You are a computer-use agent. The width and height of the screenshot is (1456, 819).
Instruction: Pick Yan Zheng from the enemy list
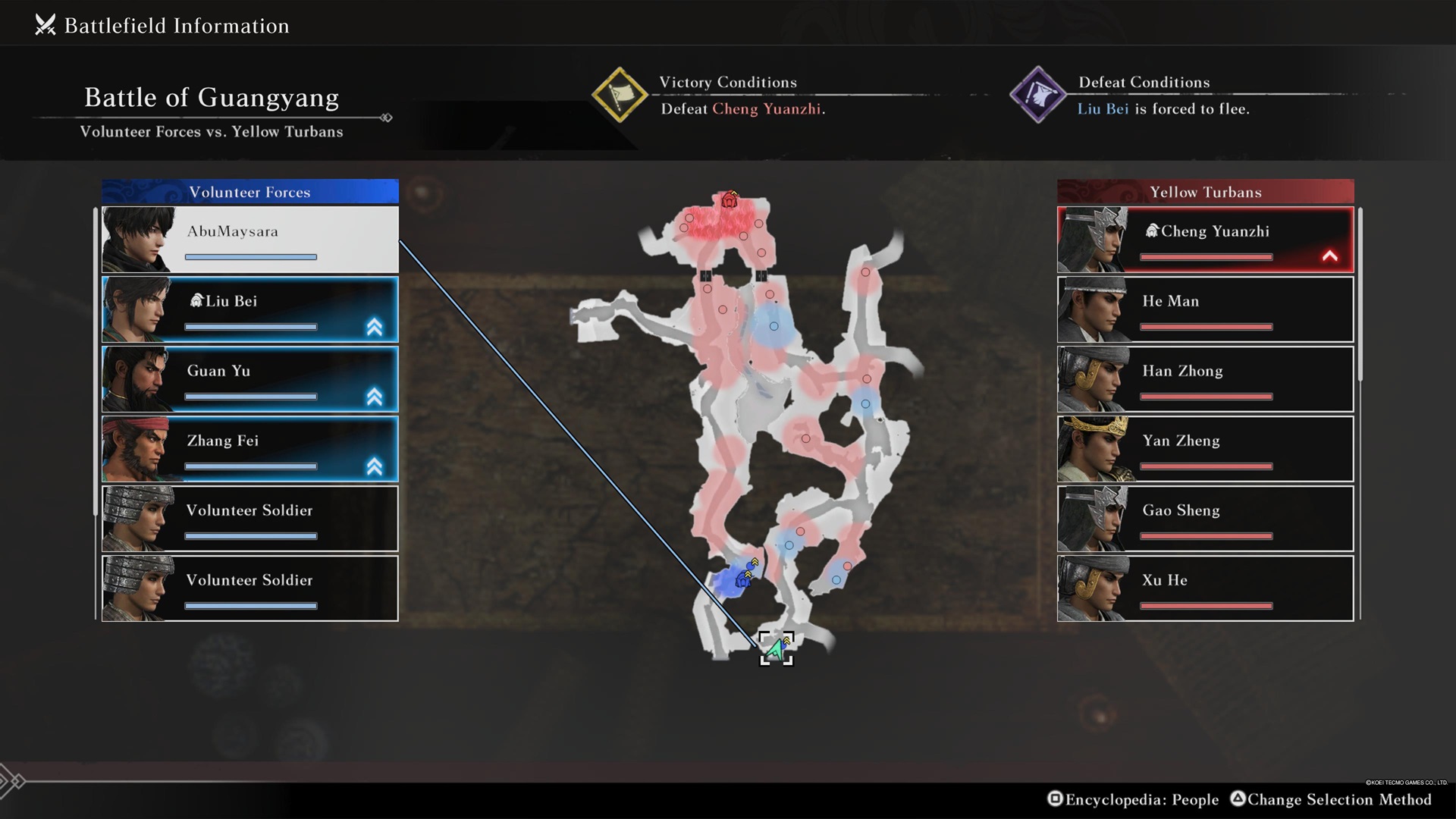click(x=1205, y=449)
